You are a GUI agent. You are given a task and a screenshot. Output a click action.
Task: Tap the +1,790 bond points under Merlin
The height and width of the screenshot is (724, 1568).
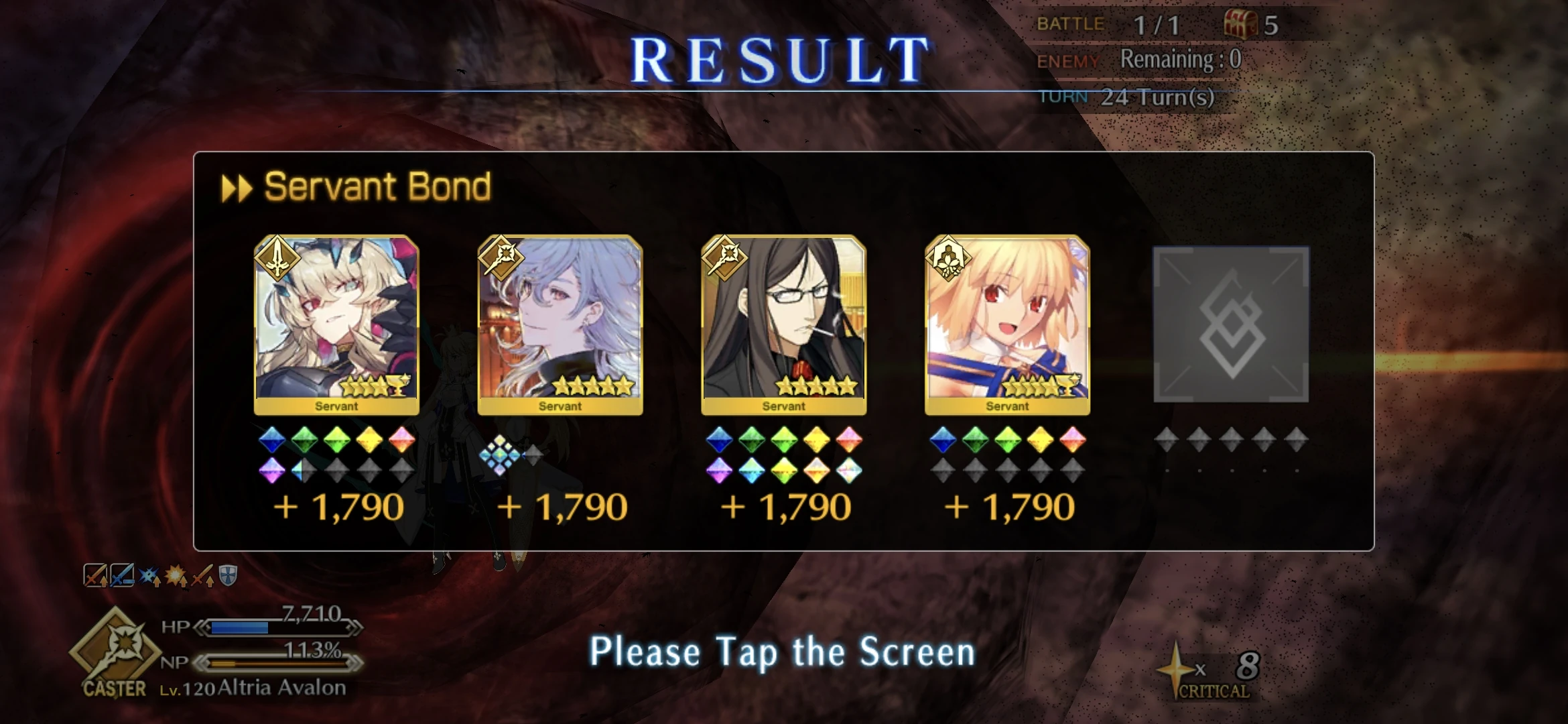(x=562, y=506)
